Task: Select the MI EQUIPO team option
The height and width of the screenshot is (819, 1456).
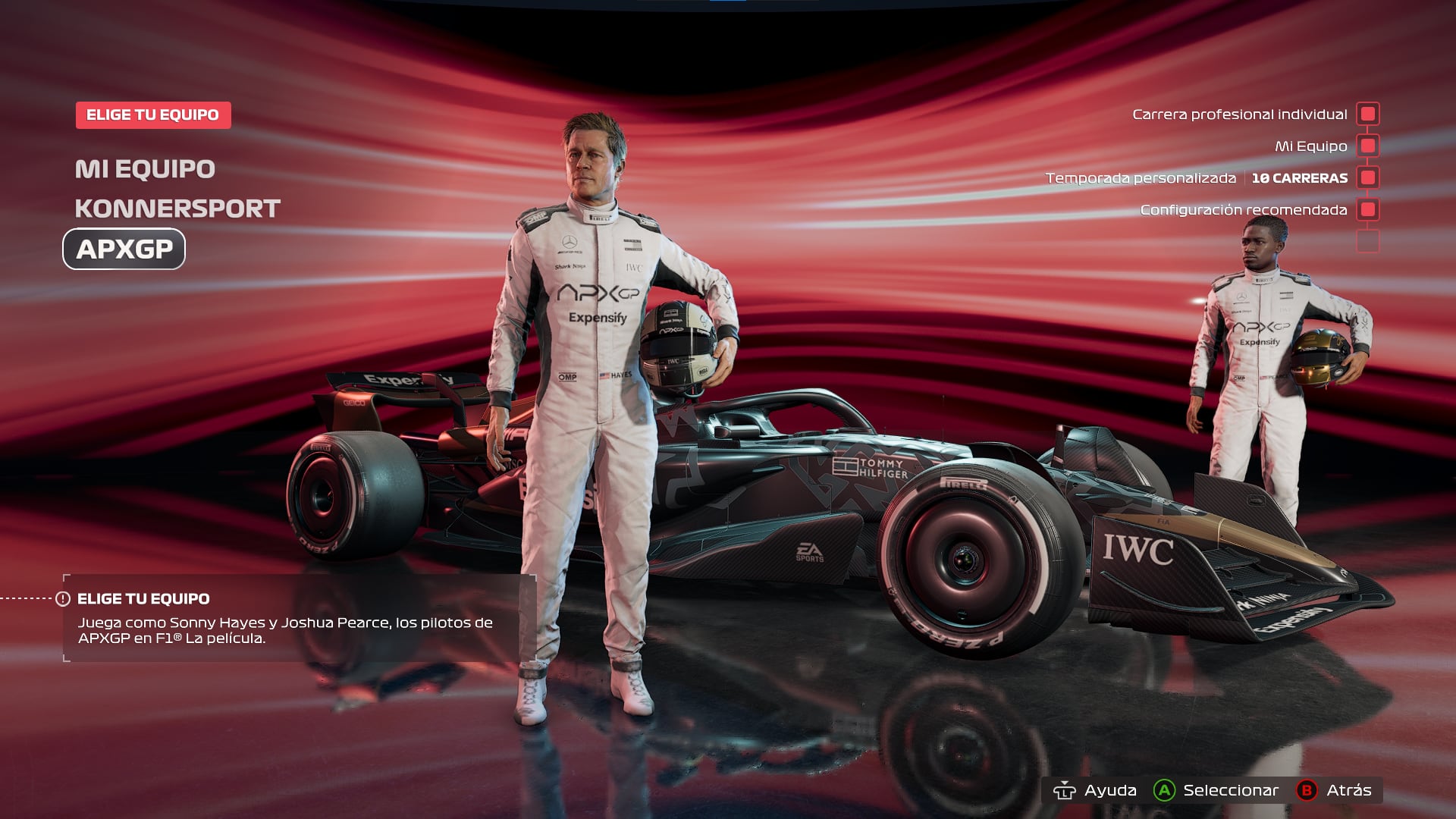Action: coord(145,169)
